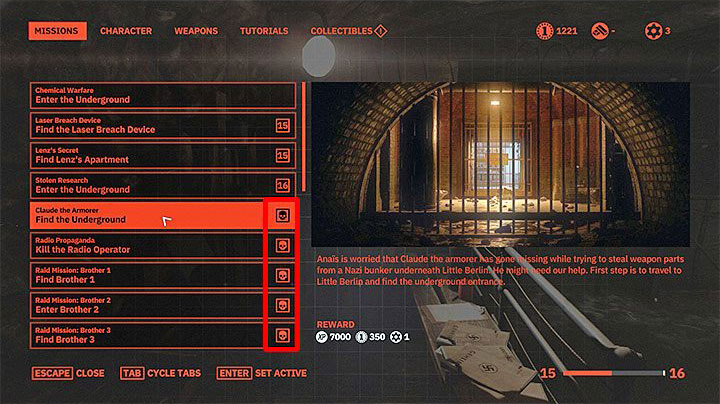Screen dimensions: 720x404
Task: Open Raid Mission: Brother 2 entry
Action: coord(150,305)
